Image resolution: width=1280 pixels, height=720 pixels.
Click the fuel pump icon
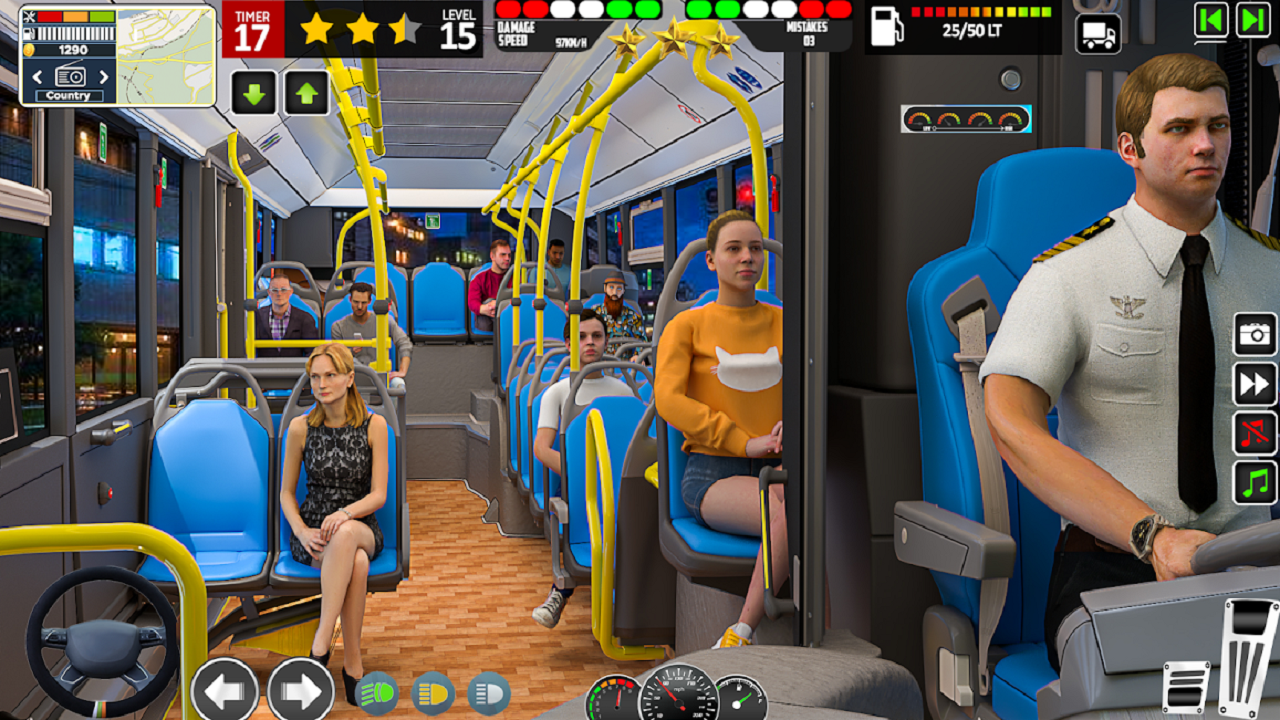(x=884, y=27)
